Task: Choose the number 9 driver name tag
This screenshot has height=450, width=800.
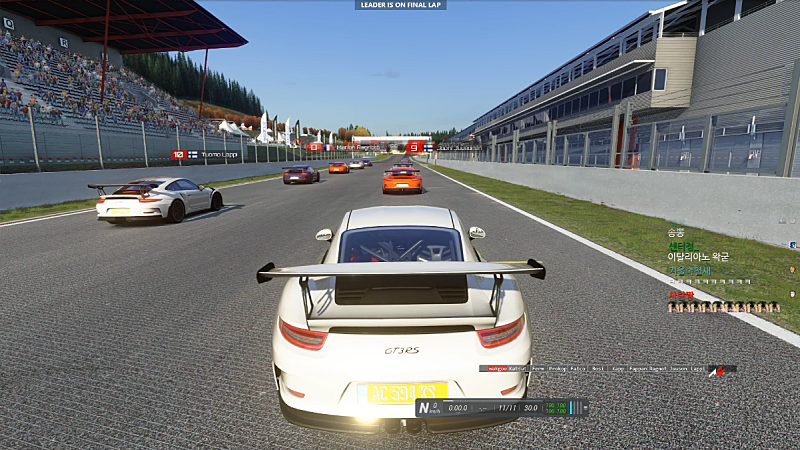Action: (444, 147)
